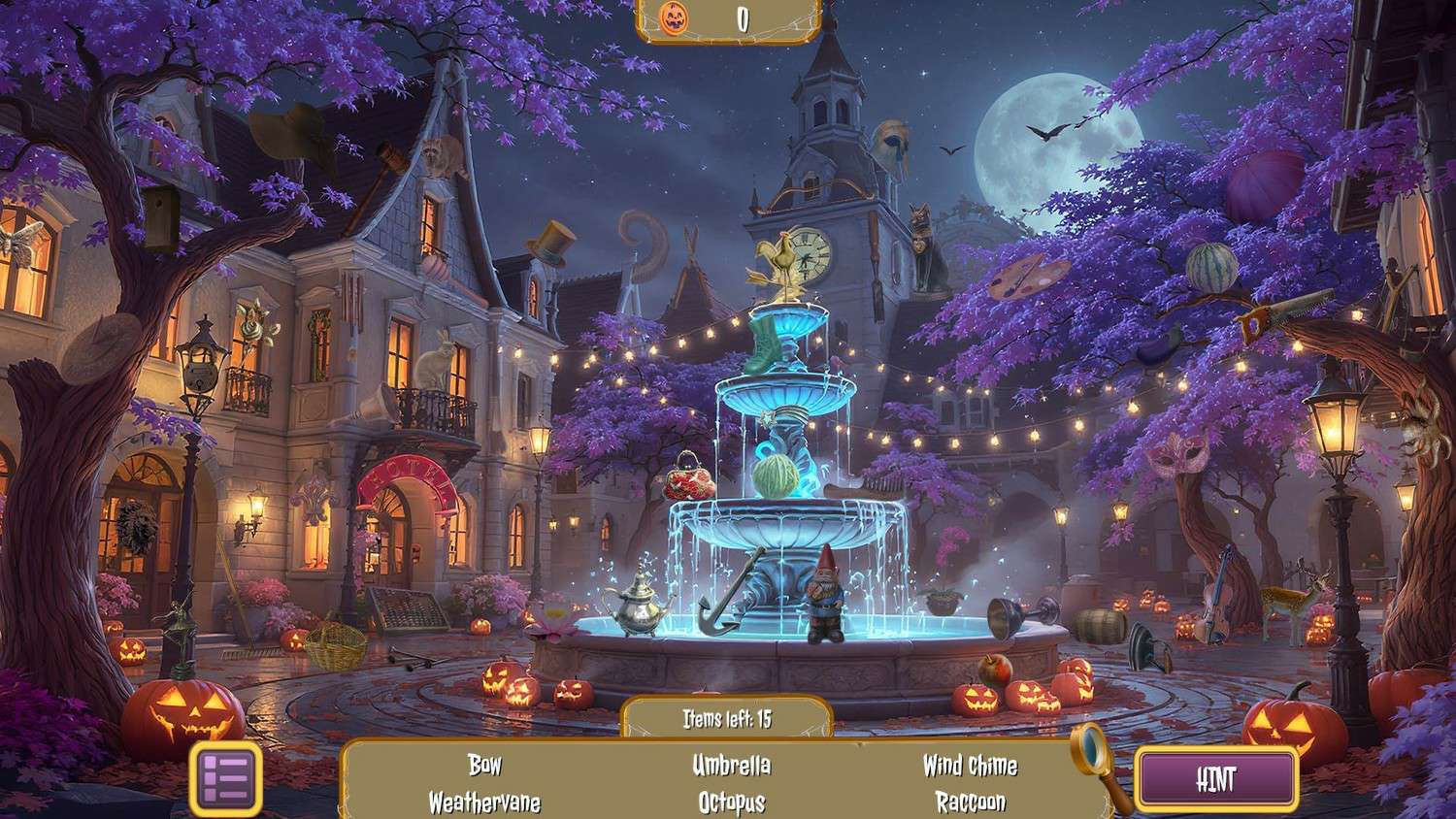Choose "Raccoon" in the item list
Viewport: 1456px width, 819px height.
tap(970, 803)
